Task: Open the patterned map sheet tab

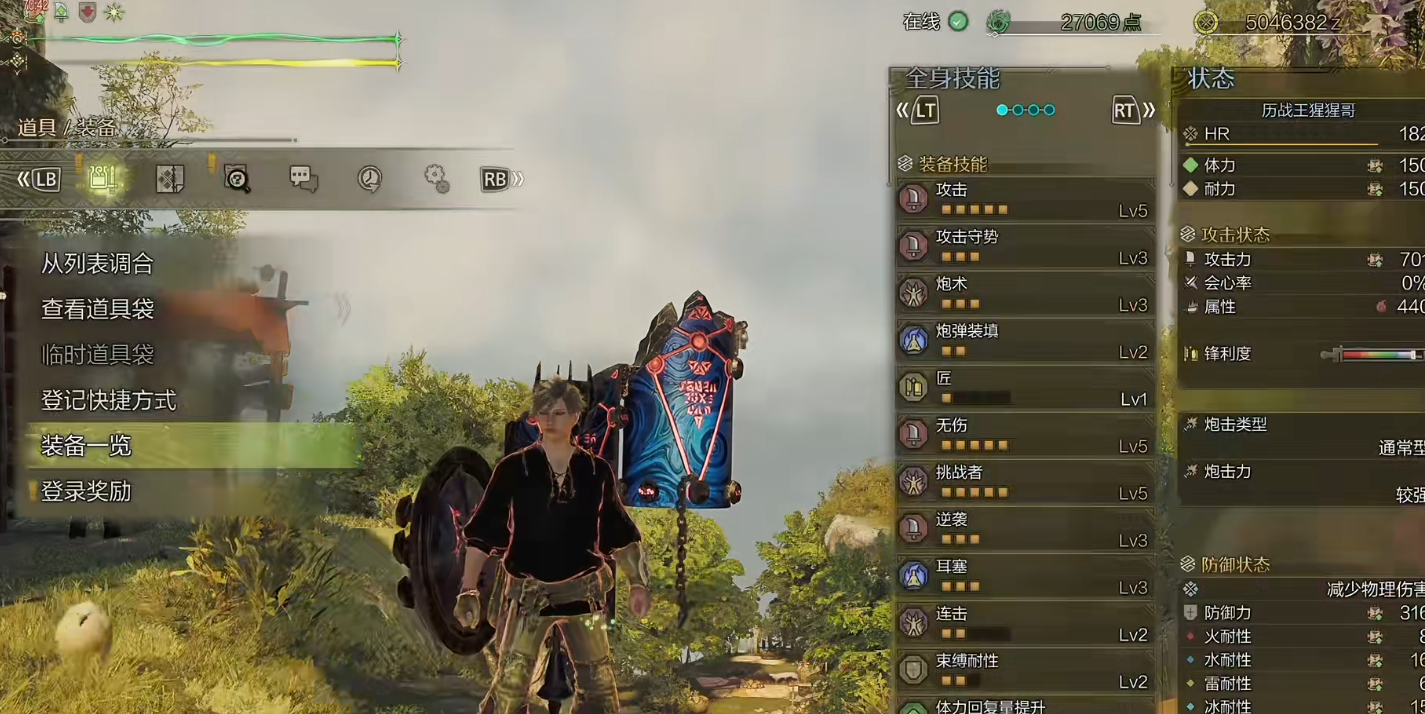Action: tap(170, 179)
